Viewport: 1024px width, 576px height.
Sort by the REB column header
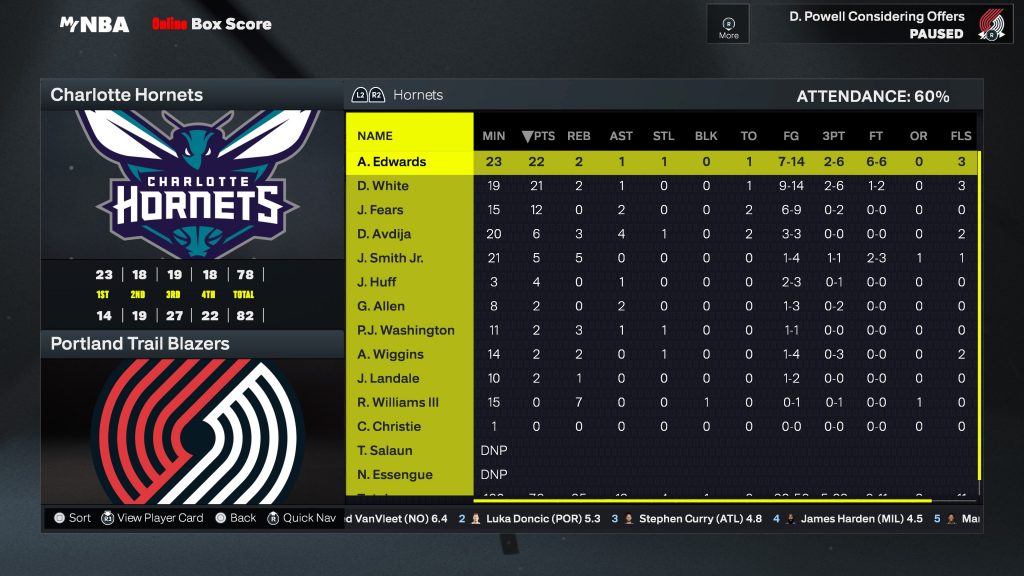(579, 136)
